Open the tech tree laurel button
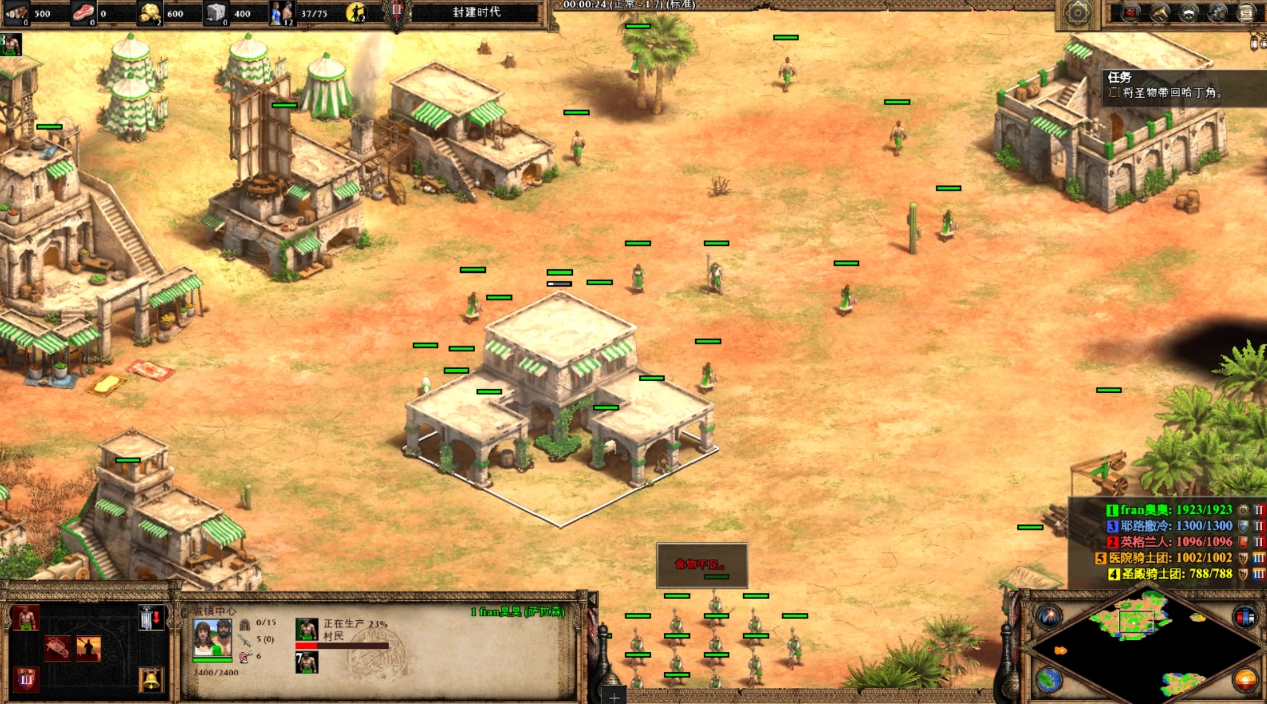1267x704 pixels. tap(1189, 13)
